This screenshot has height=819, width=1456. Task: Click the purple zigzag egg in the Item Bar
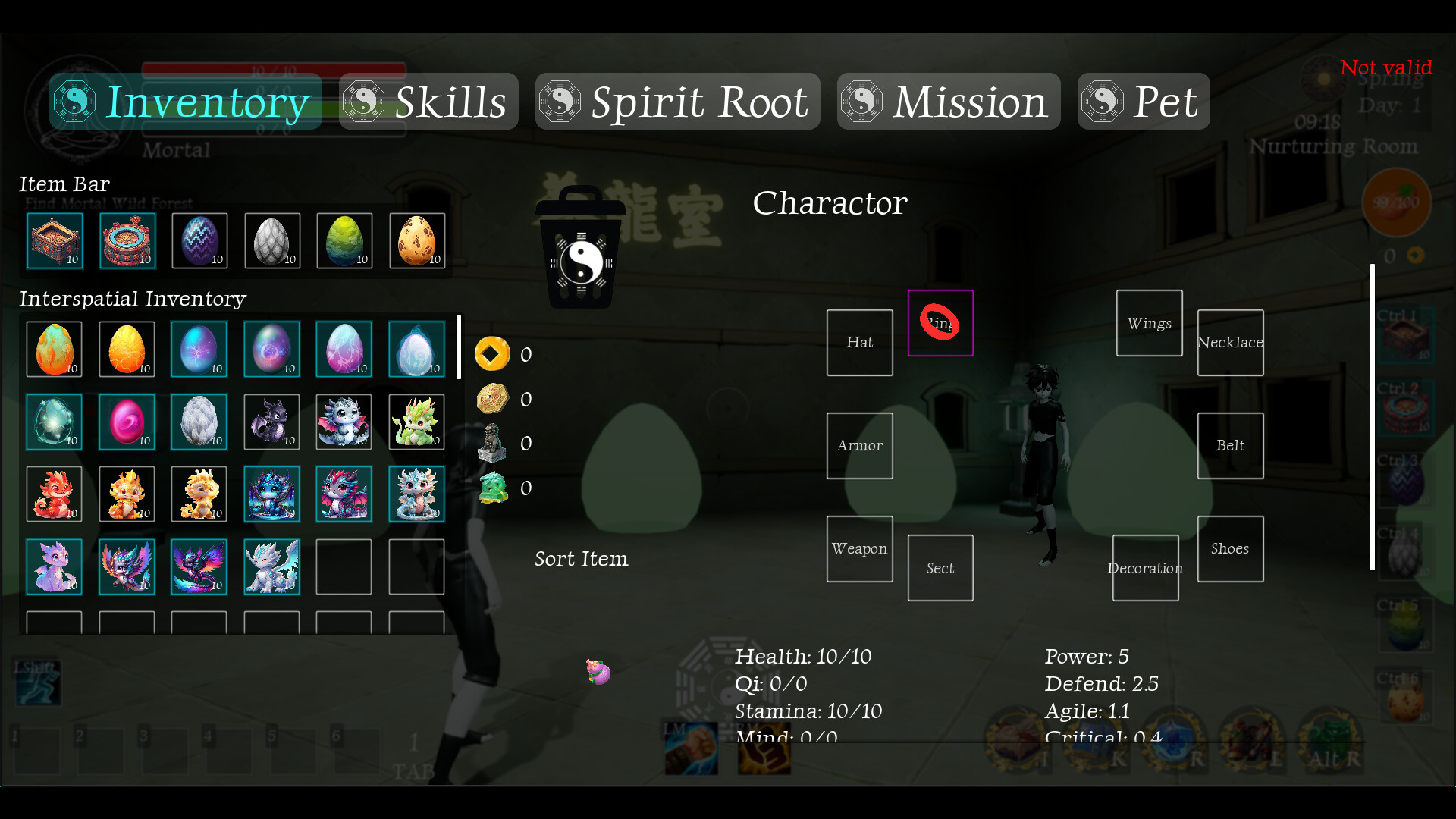coord(199,240)
